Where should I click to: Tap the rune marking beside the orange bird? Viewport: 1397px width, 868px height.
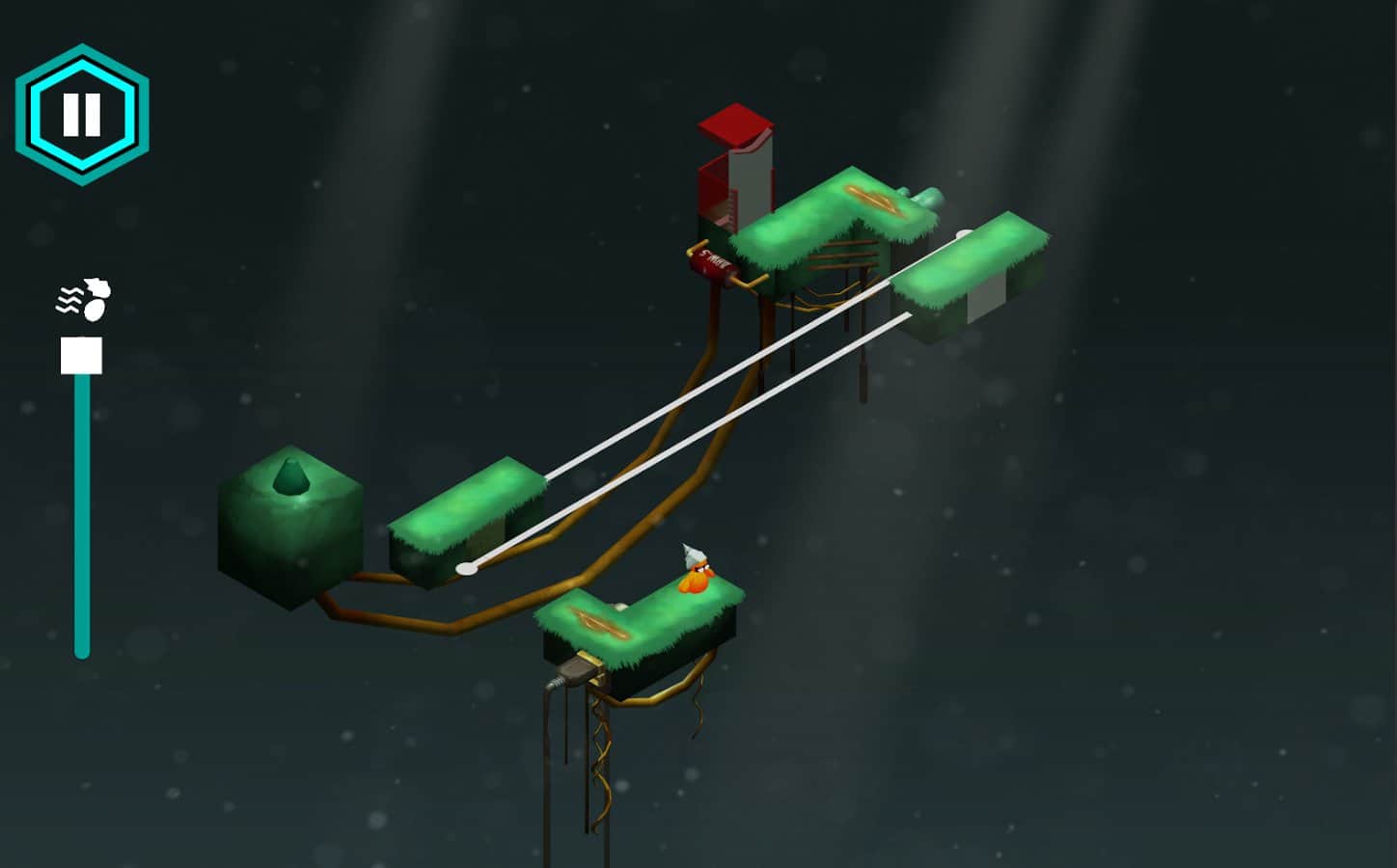(600, 623)
